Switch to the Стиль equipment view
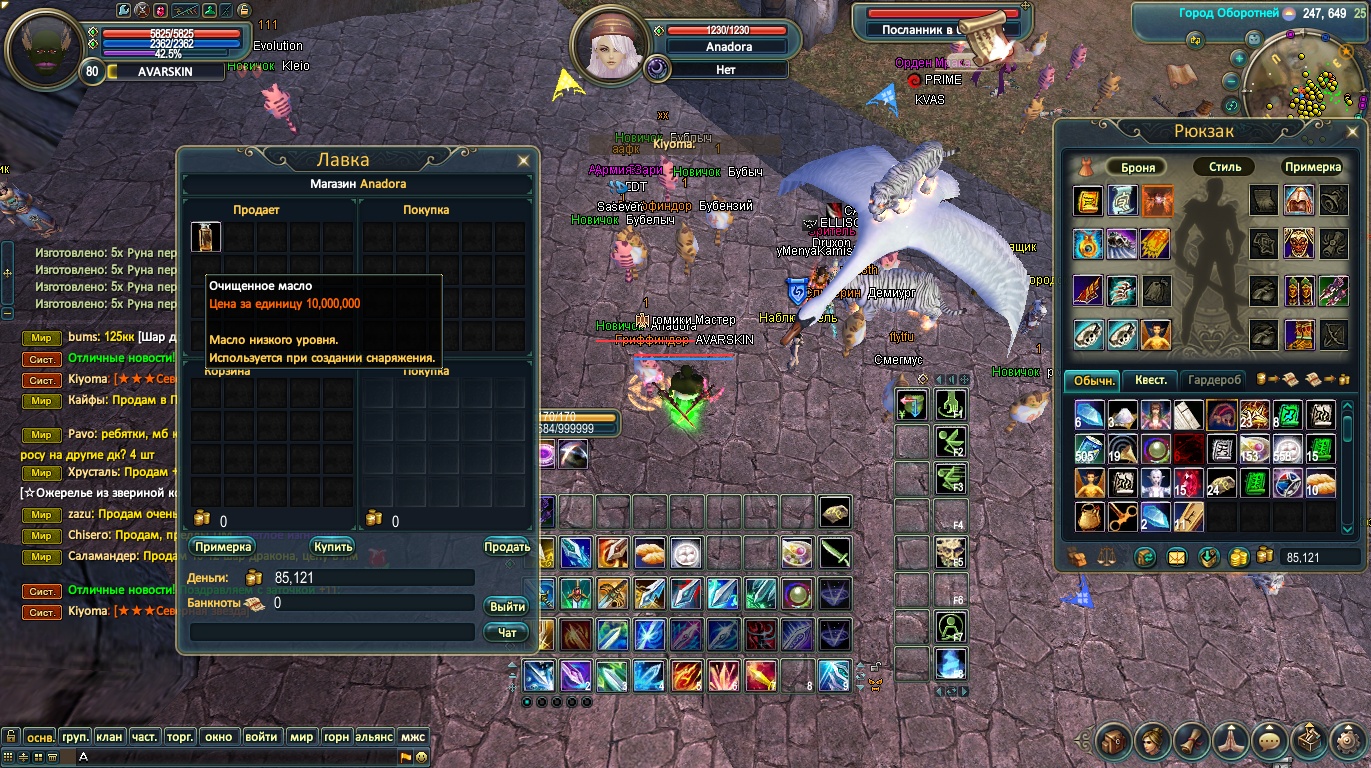 point(1224,167)
